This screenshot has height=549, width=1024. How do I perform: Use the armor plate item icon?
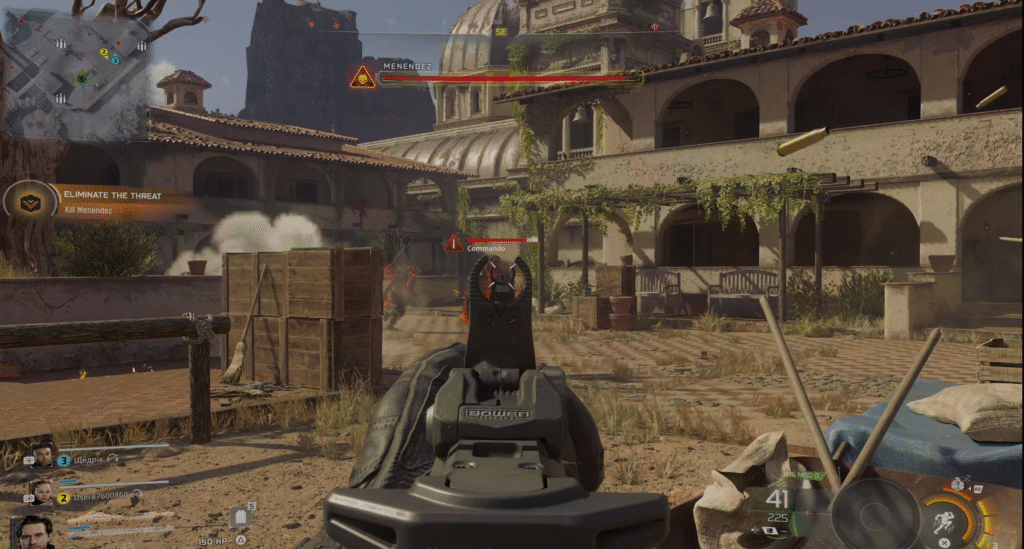pyautogui.click(x=240, y=516)
